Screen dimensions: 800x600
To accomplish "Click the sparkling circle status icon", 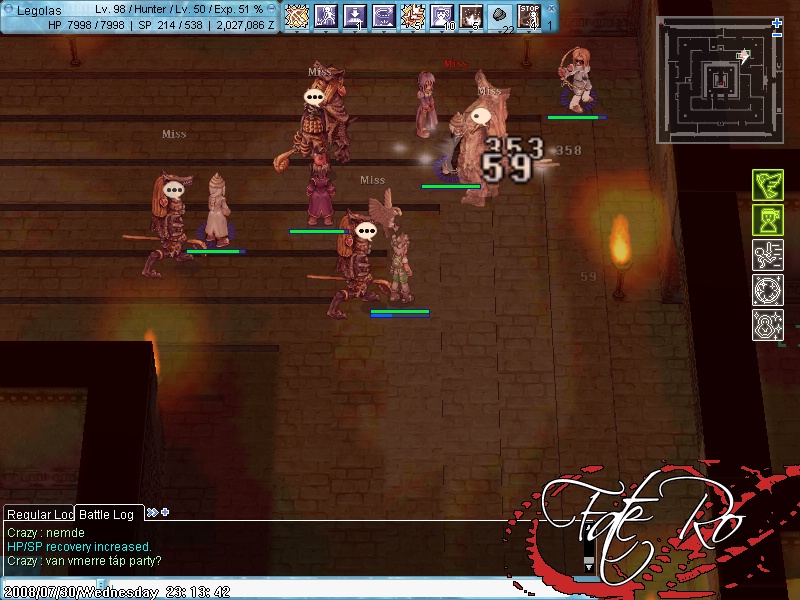I will [x=767, y=290].
